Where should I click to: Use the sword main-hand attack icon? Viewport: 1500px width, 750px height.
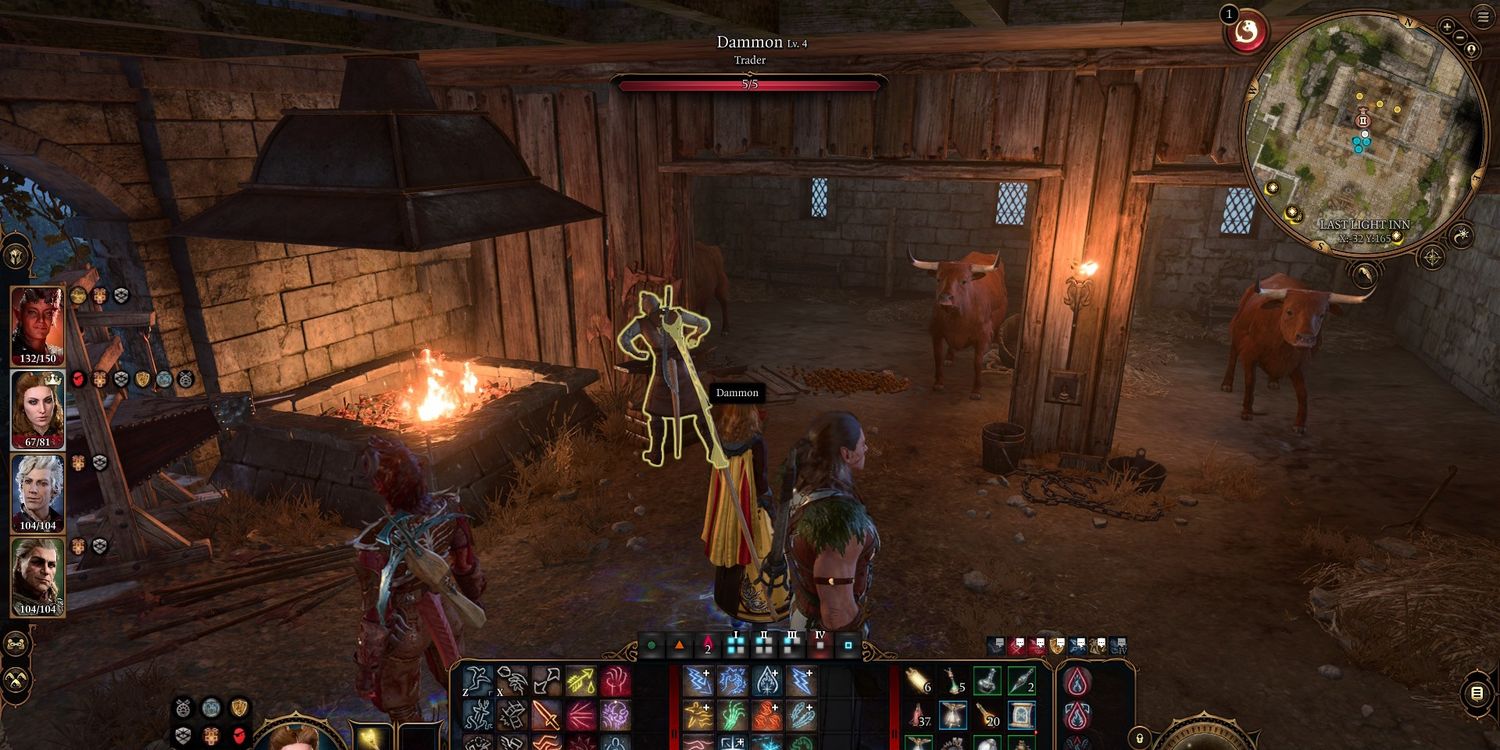point(545,714)
